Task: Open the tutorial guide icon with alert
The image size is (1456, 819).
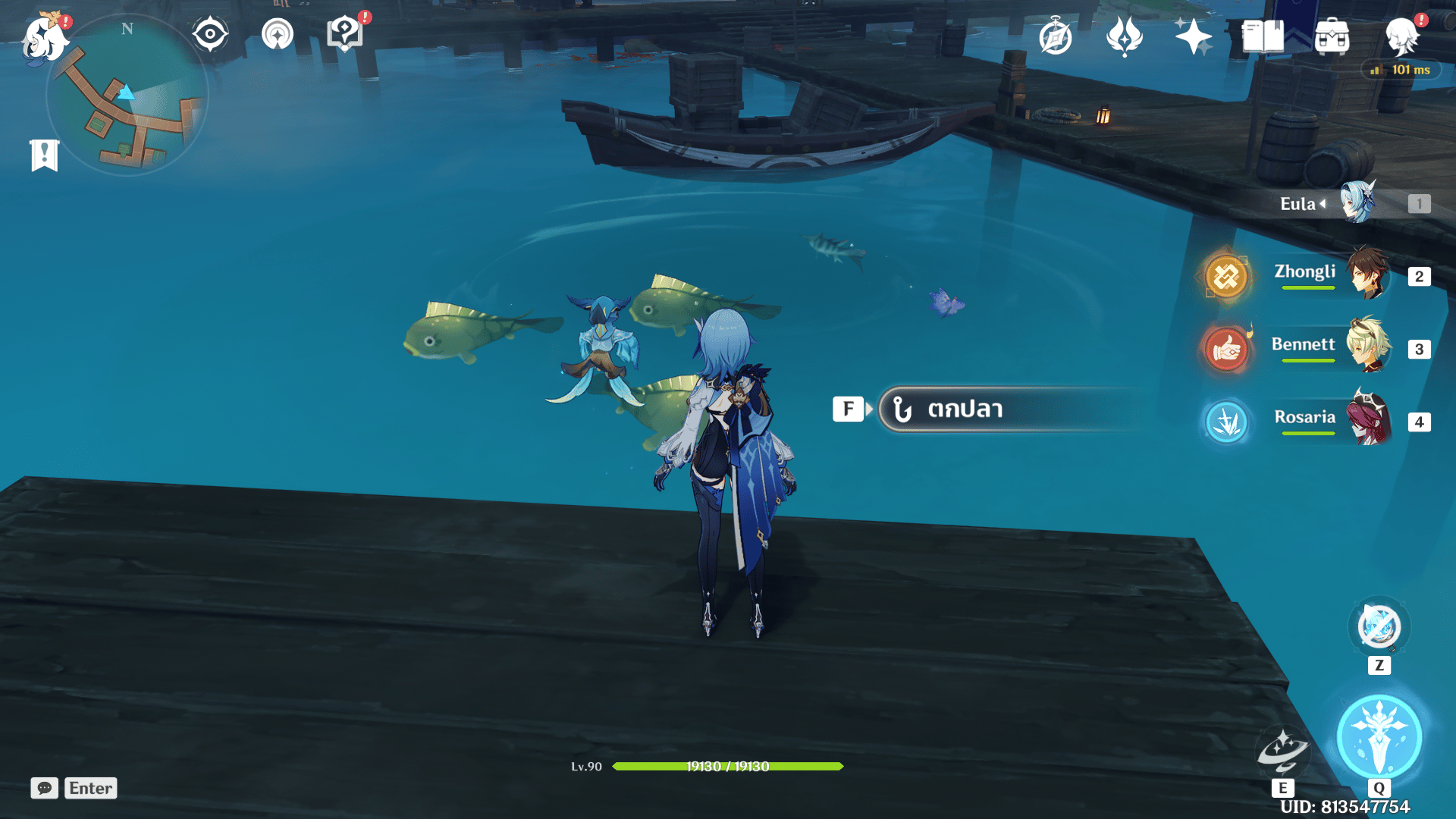Action: point(345,34)
